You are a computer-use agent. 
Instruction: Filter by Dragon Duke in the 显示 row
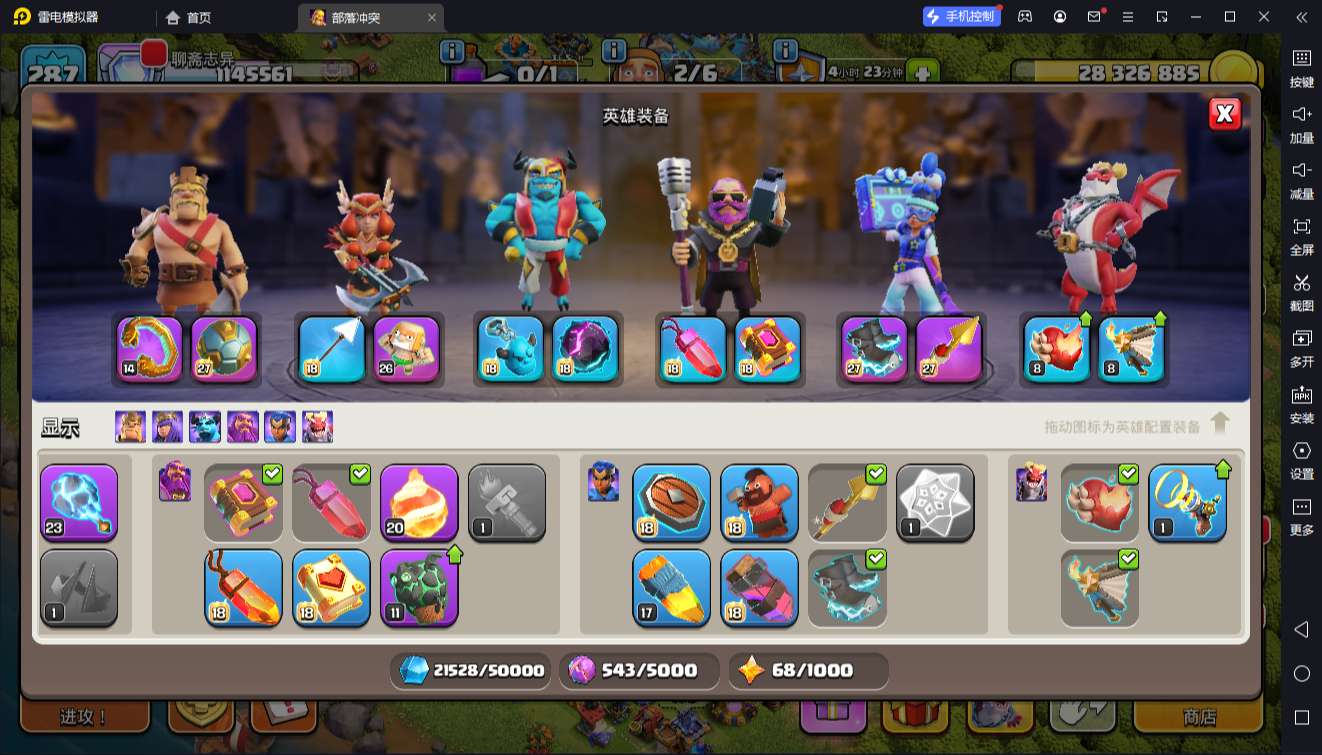coord(317,427)
